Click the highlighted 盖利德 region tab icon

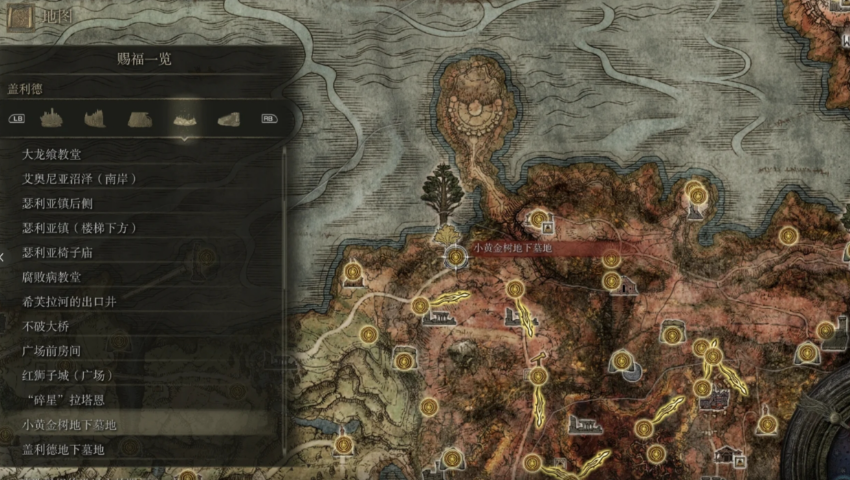coord(184,118)
